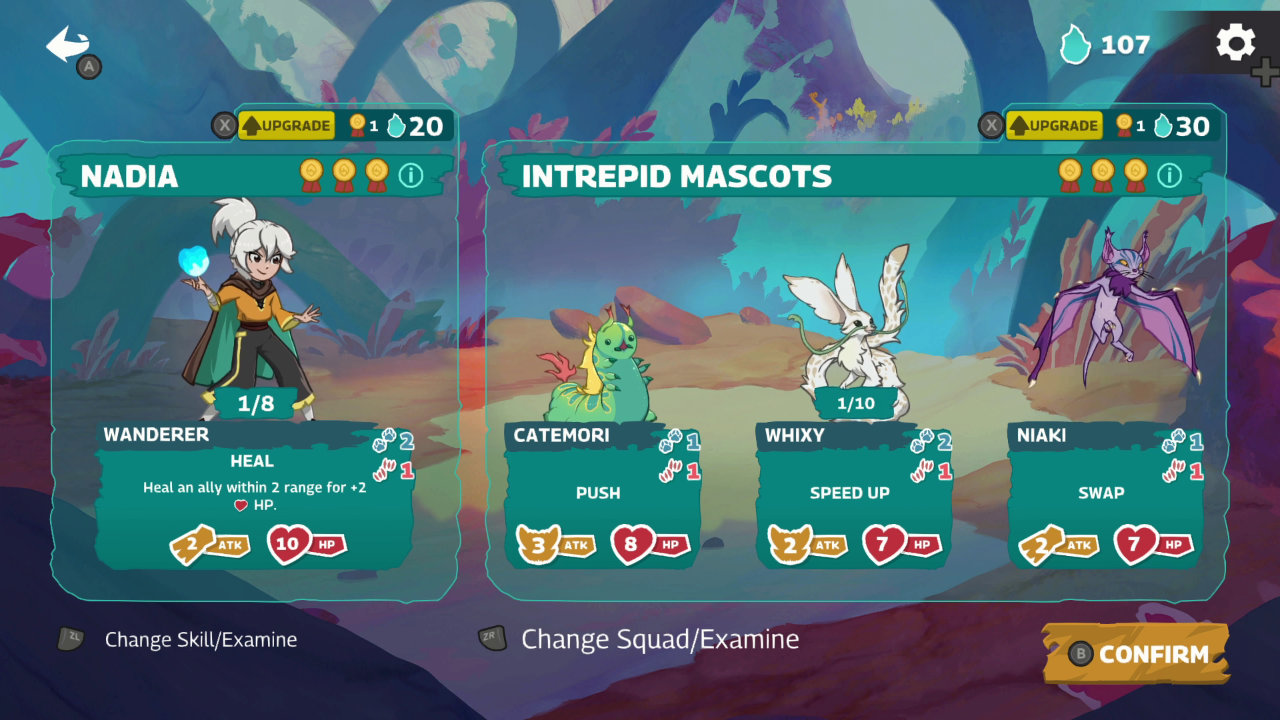Screen dimensions: 1280x720
Task: Click the SWAP skill label on Niaki's card
Action: [x=1103, y=492]
